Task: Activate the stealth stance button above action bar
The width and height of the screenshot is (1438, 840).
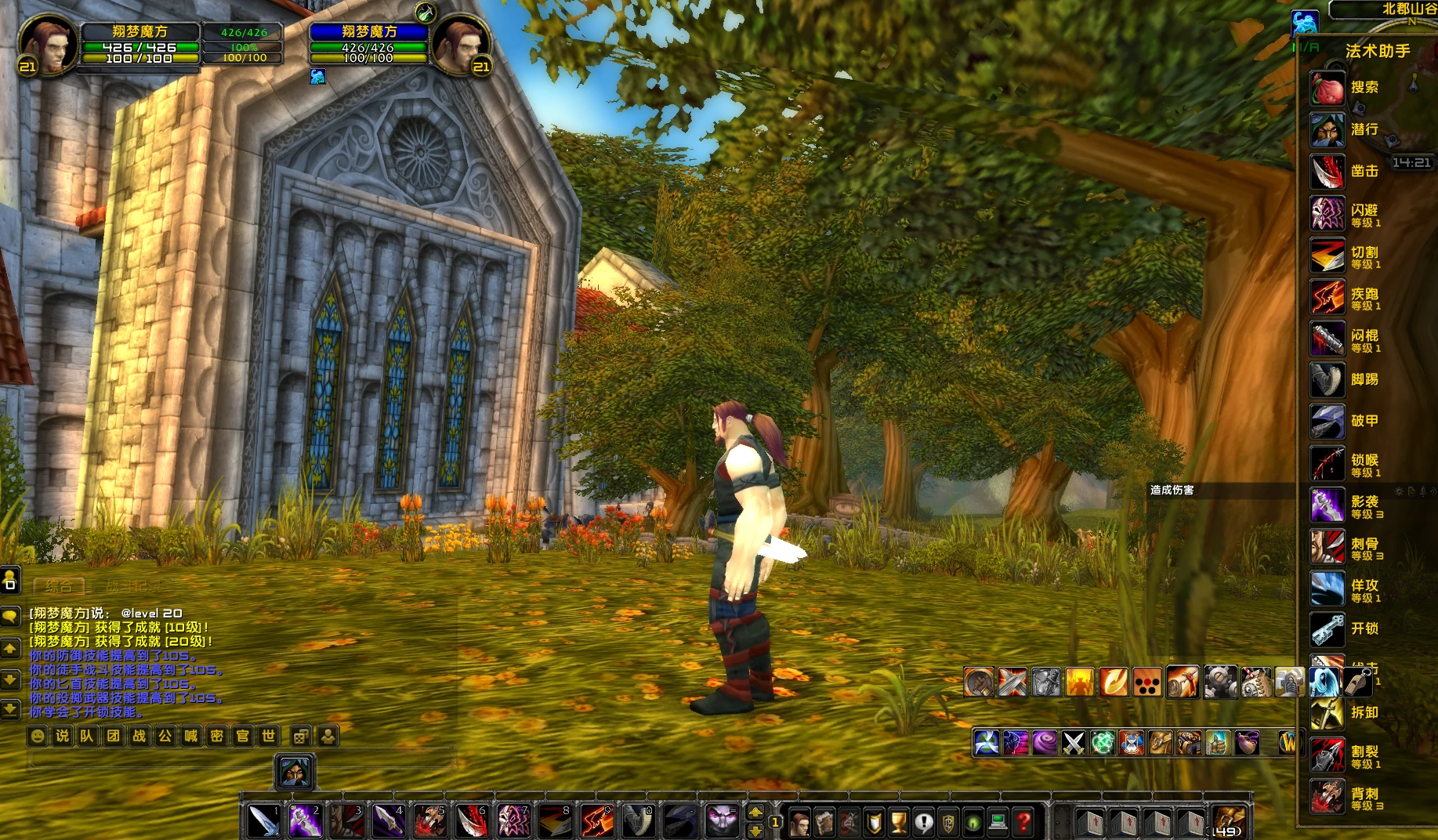Action: click(x=295, y=772)
